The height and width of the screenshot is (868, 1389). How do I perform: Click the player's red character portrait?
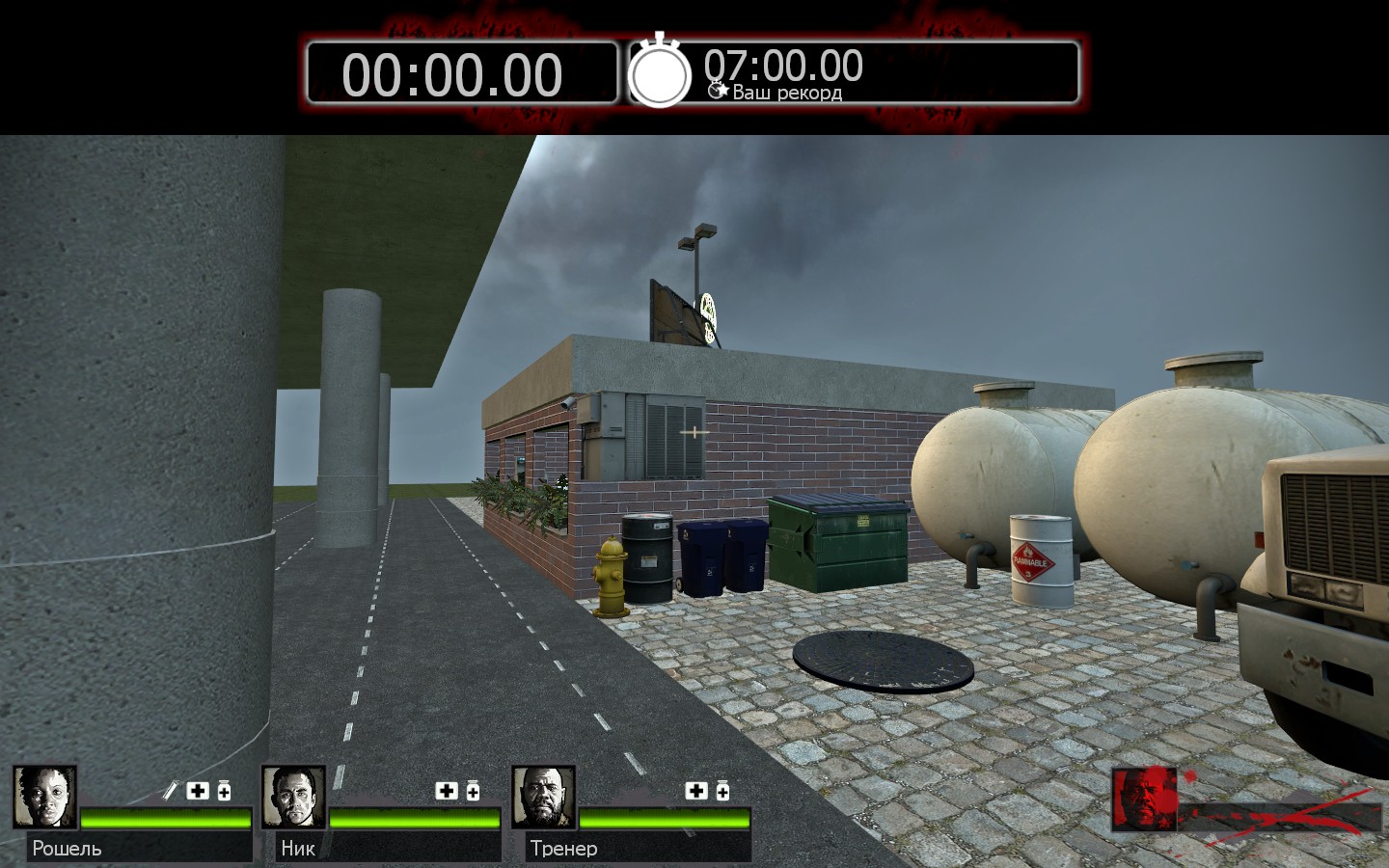(x=1144, y=800)
